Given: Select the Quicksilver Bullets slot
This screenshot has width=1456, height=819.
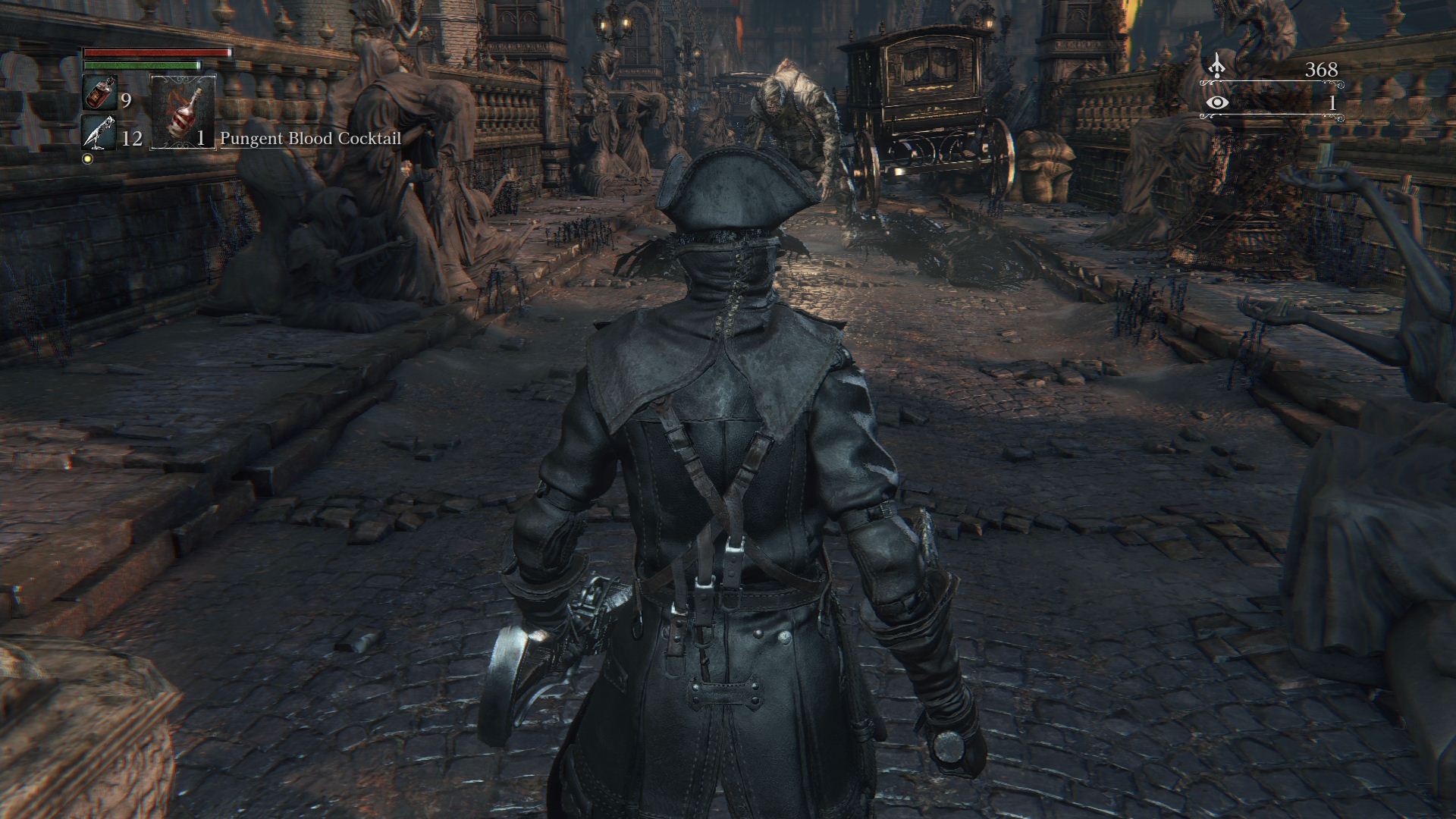Looking at the screenshot, I should pyautogui.click(x=99, y=133).
